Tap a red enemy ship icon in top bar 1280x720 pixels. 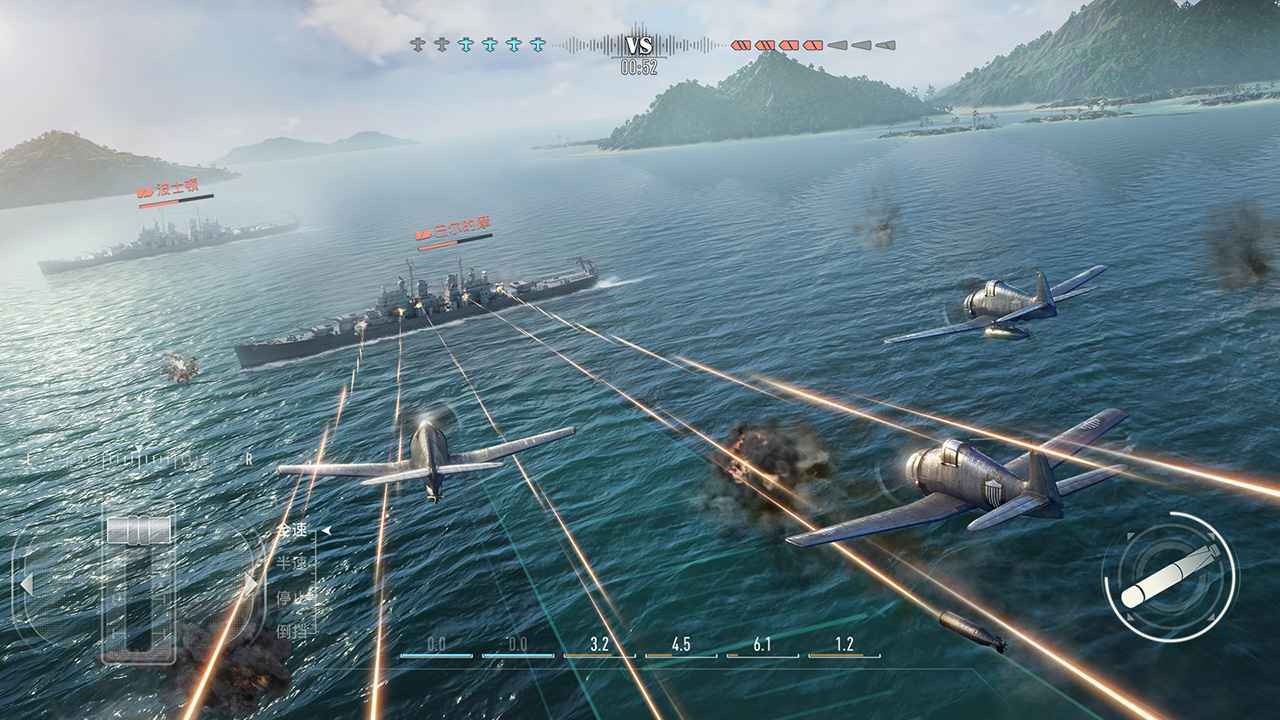(x=741, y=44)
